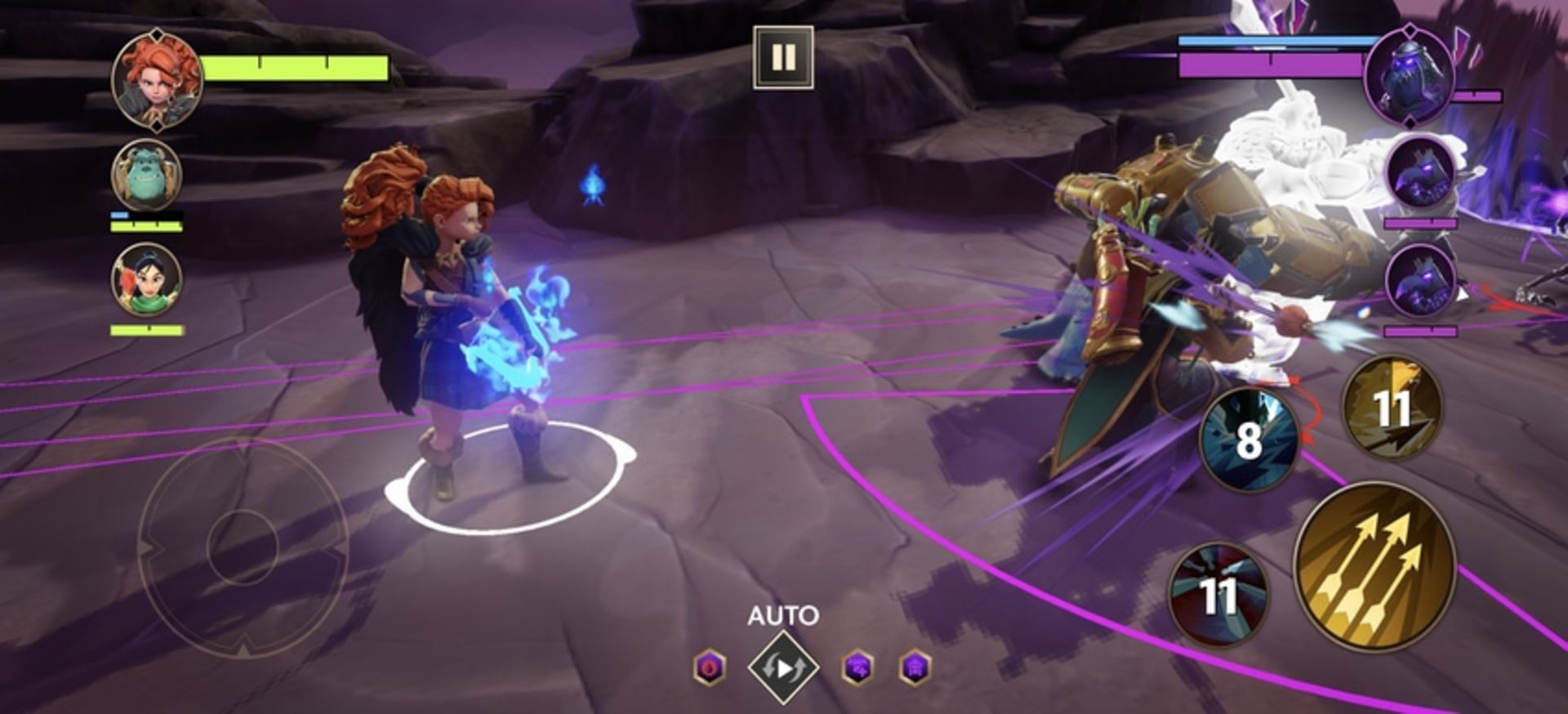
Task: Switch to the black-haired warrior in green portrait
Action: pos(146,280)
